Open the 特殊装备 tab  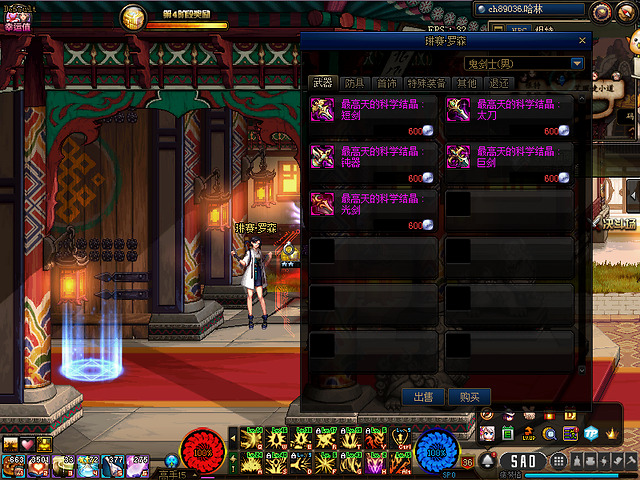427,83
